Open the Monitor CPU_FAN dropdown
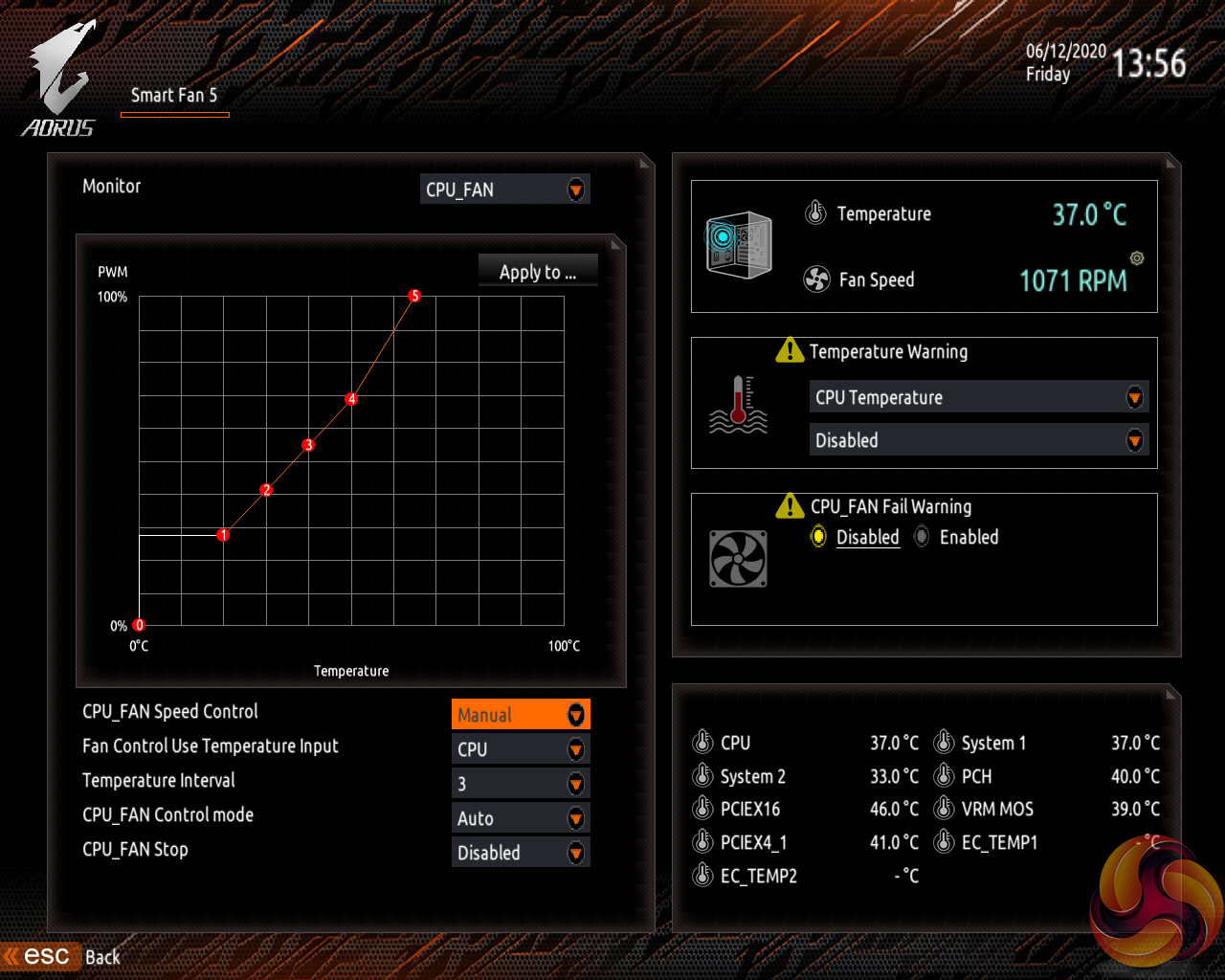The height and width of the screenshot is (980, 1225). pyautogui.click(x=505, y=189)
